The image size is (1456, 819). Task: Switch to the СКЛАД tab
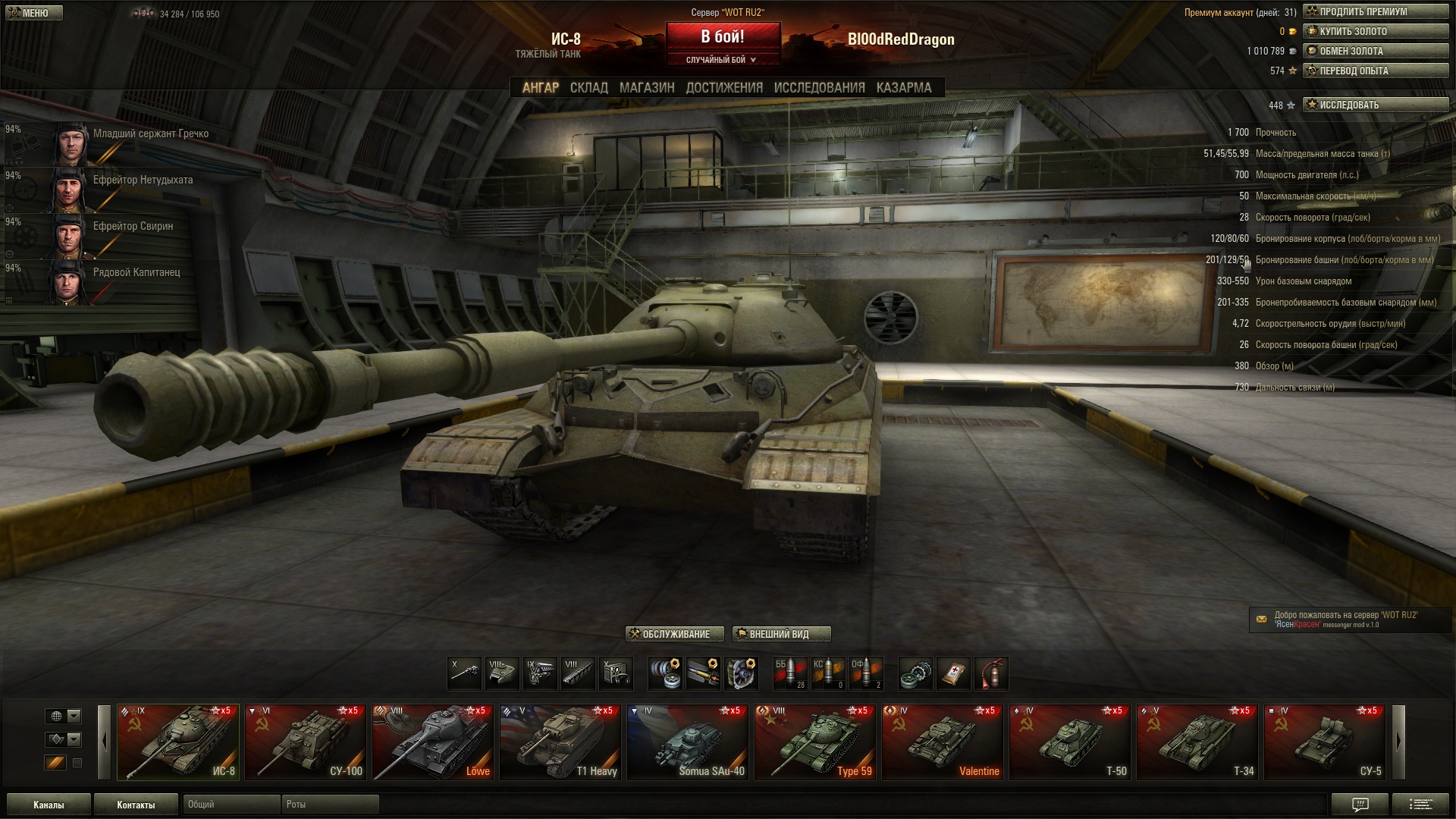pos(588,88)
